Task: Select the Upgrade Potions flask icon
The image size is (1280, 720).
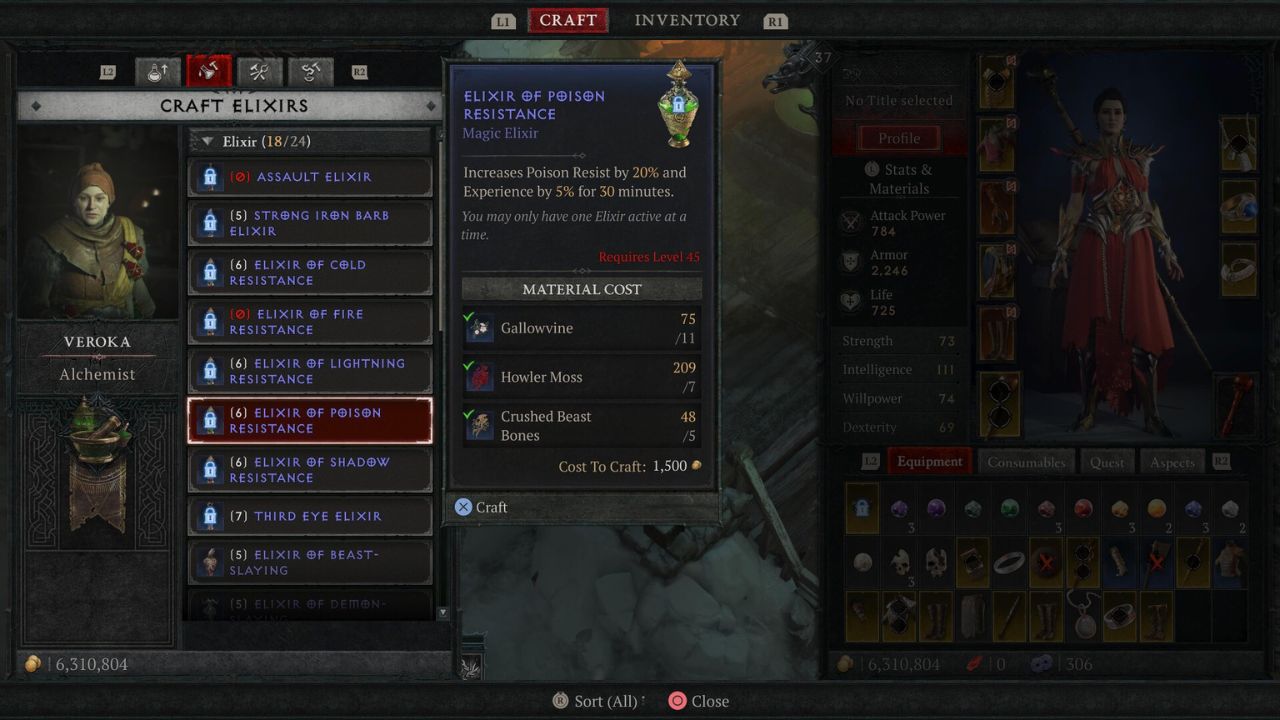Action: pyautogui.click(x=156, y=72)
